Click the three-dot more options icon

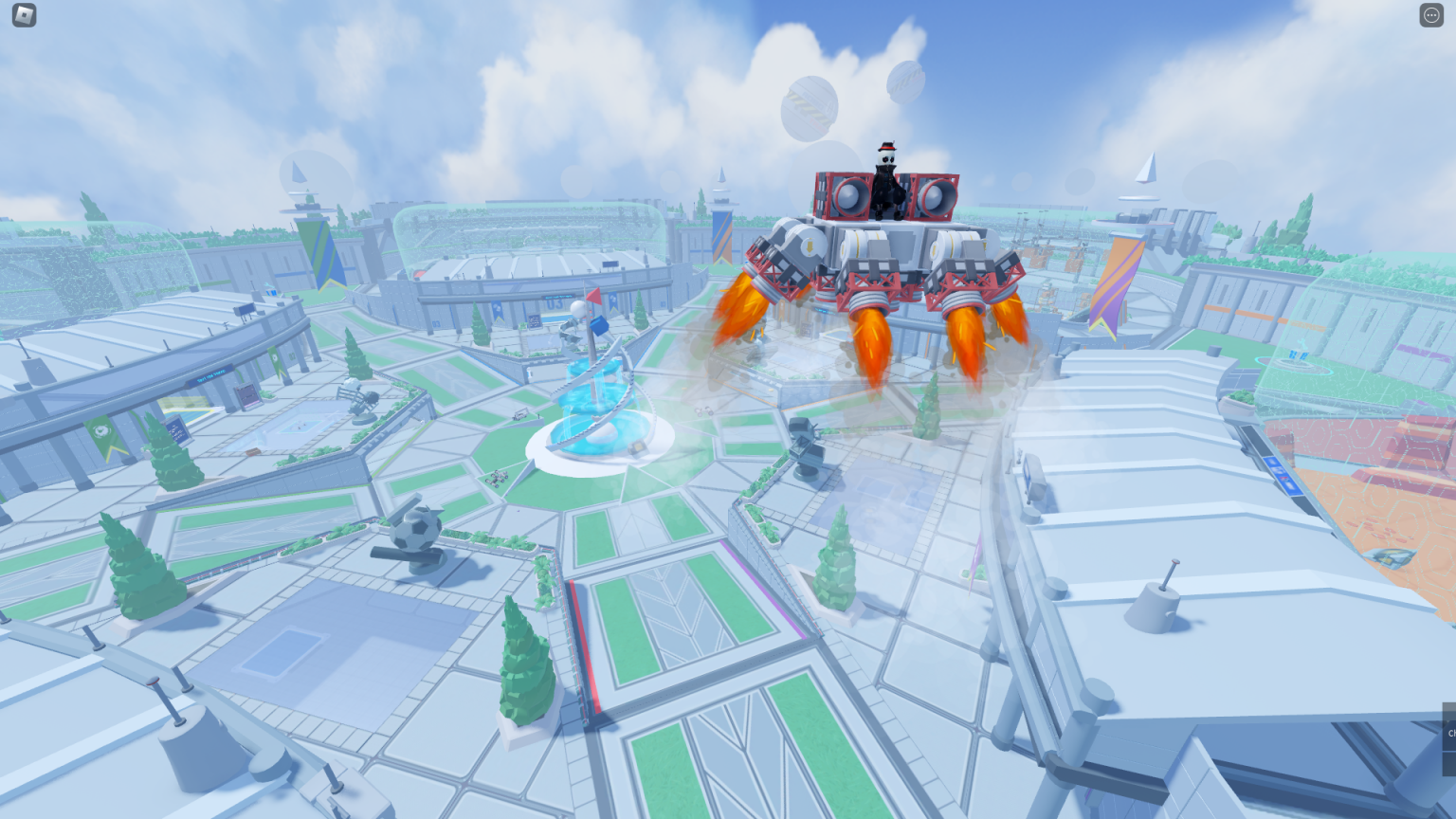pyautogui.click(x=1431, y=14)
